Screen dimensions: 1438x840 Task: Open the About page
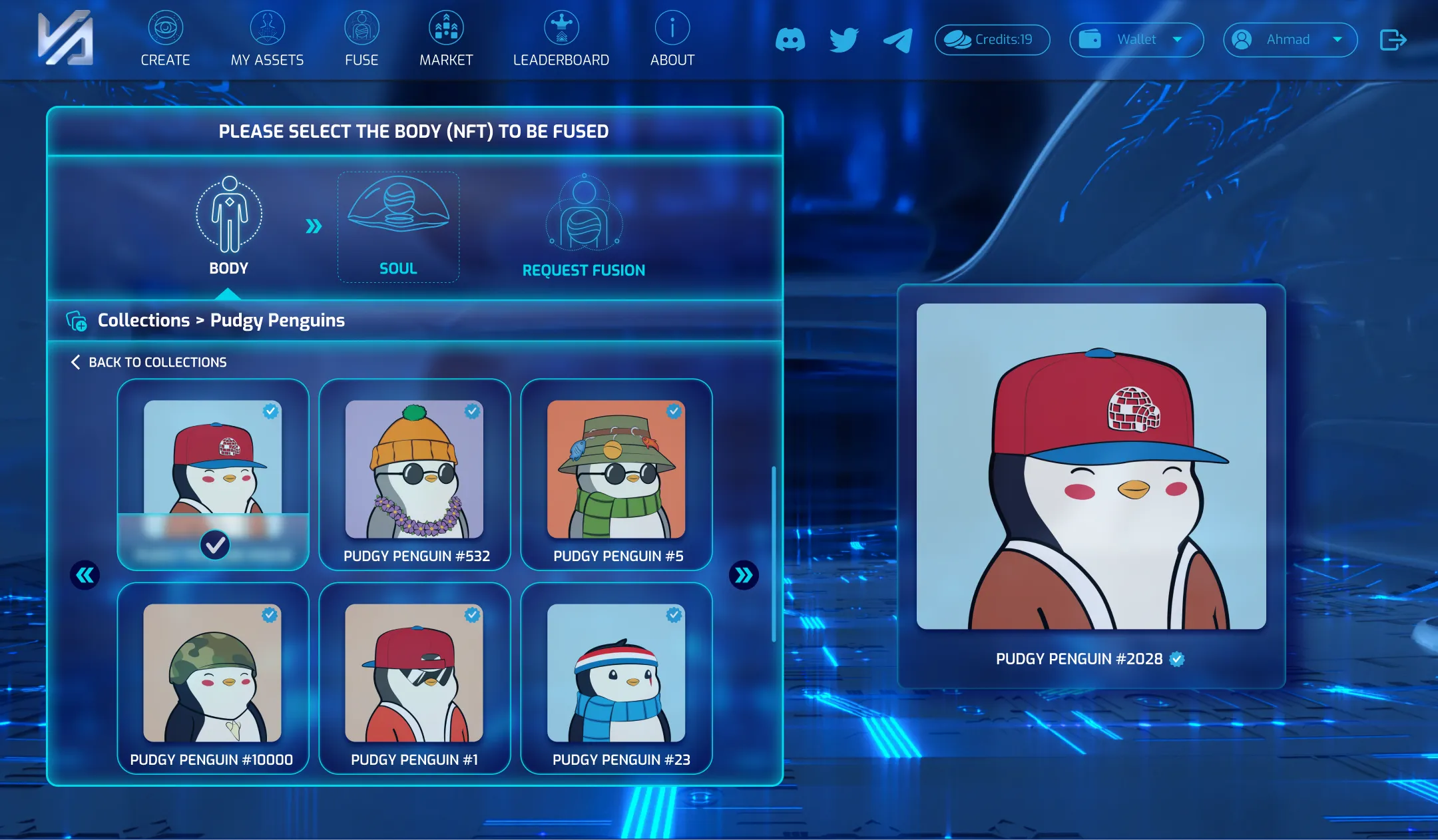click(x=672, y=40)
